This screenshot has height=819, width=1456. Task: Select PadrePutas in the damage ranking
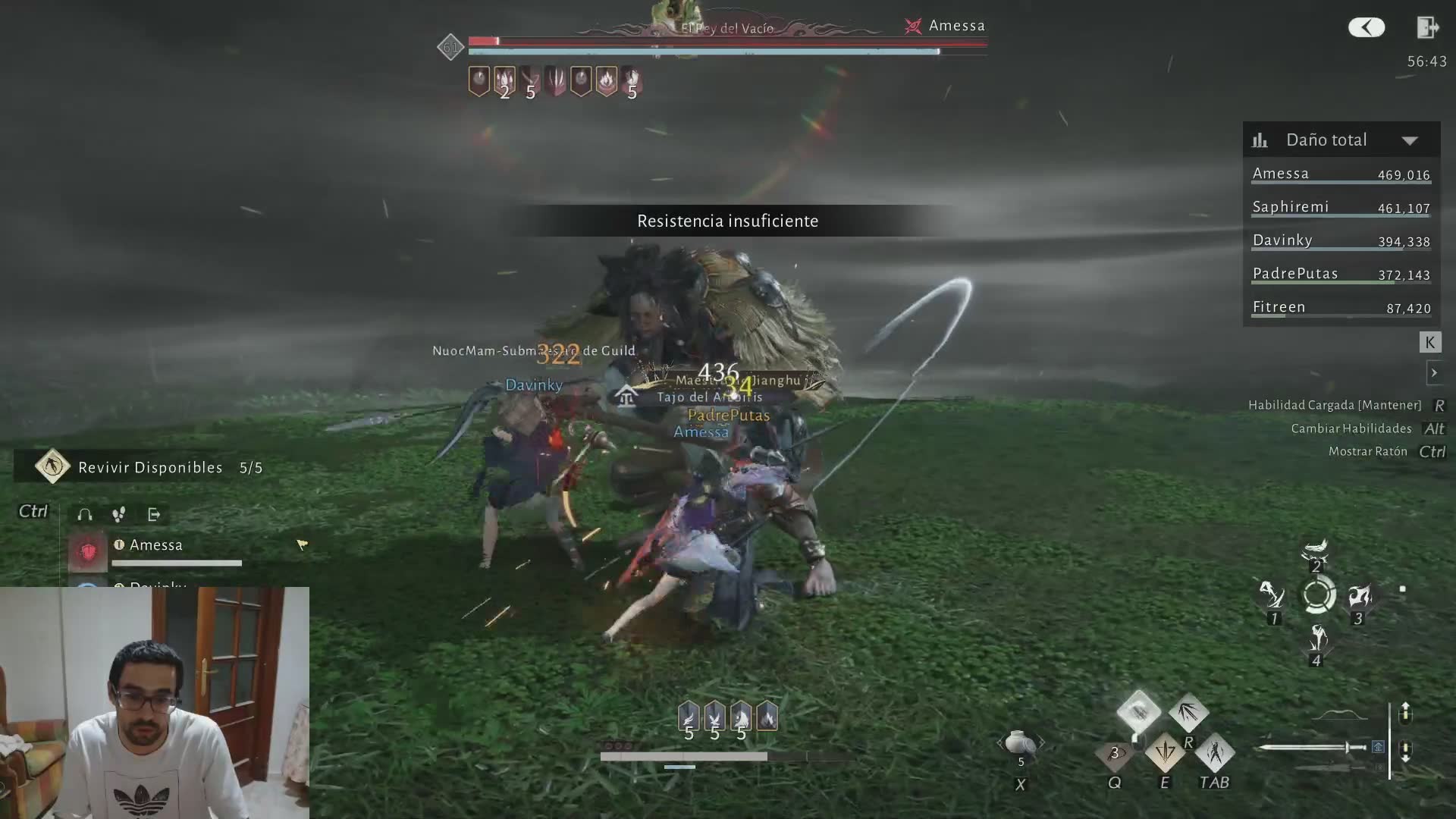pos(1341,274)
